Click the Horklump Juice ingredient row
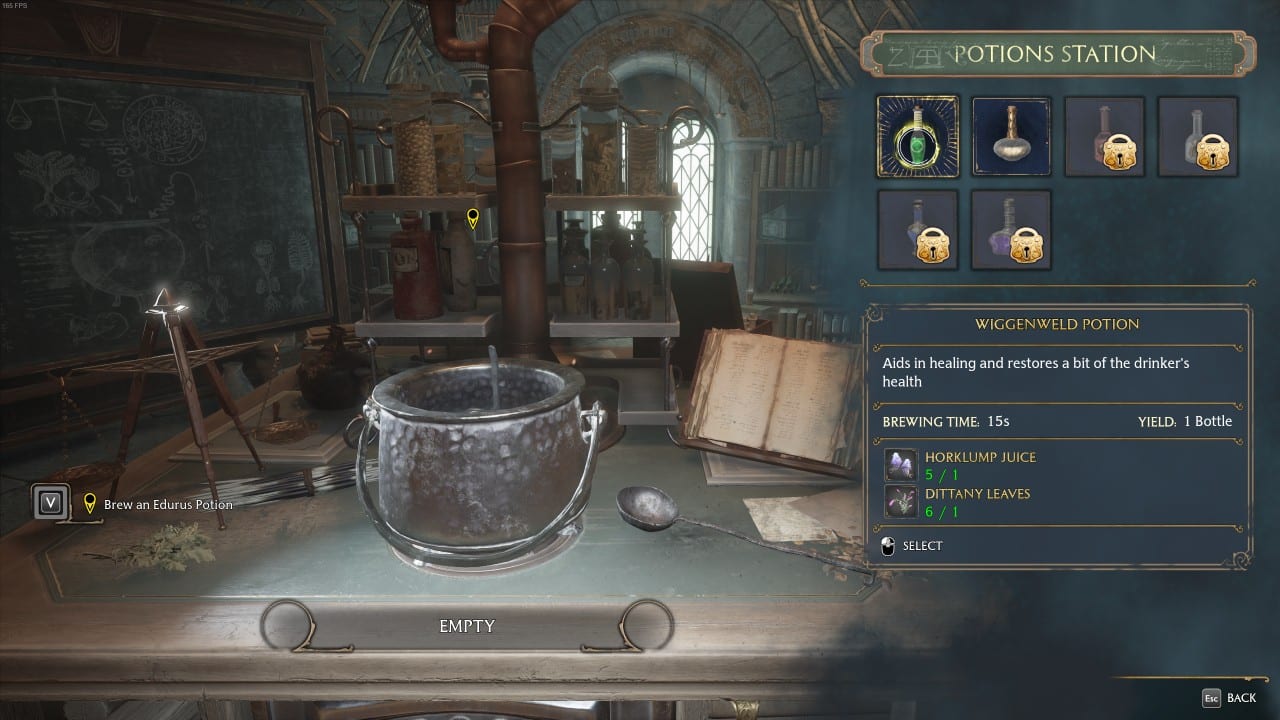The width and height of the screenshot is (1280, 720). point(979,465)
